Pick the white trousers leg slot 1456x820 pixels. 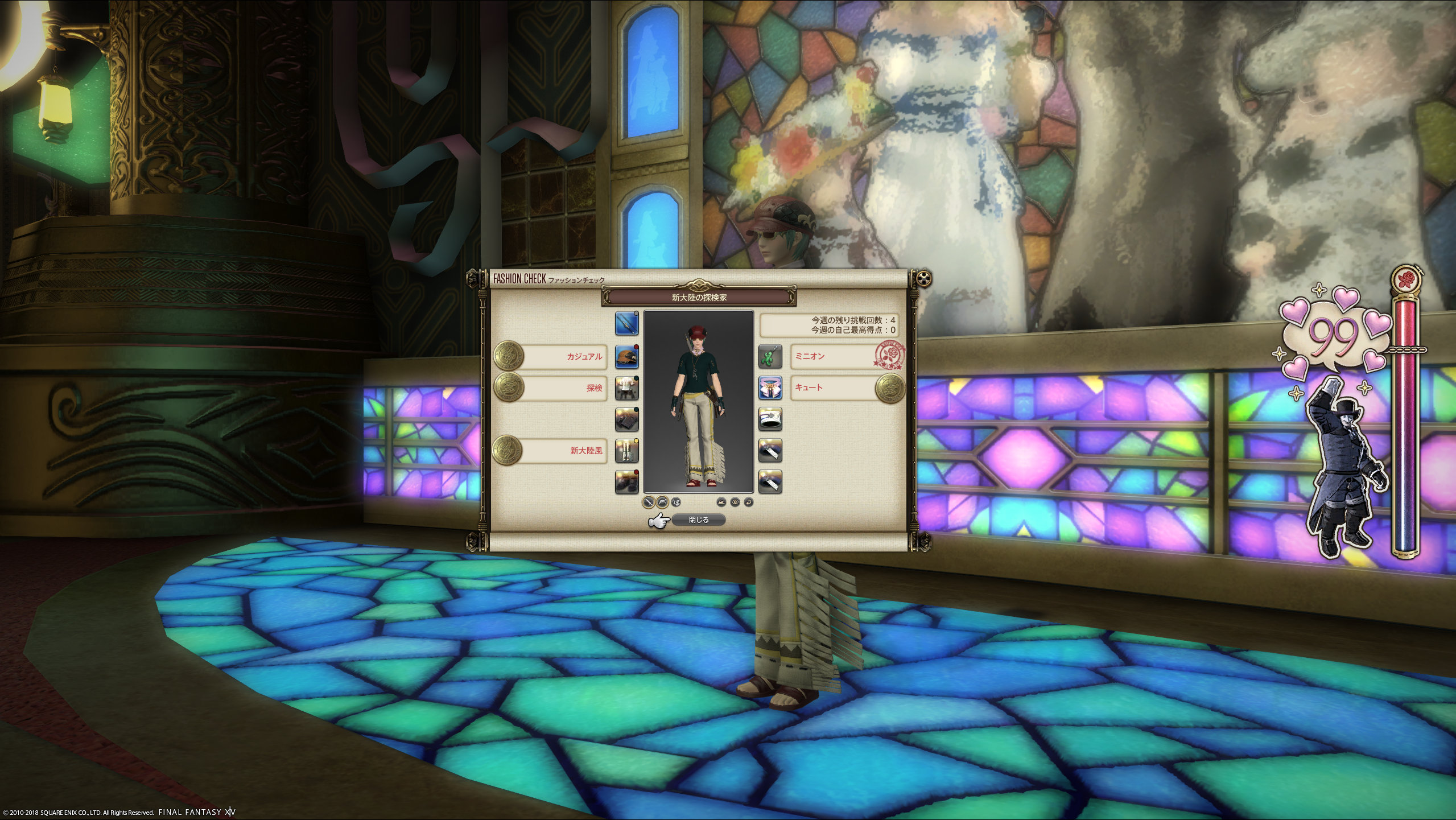point(626,451)
